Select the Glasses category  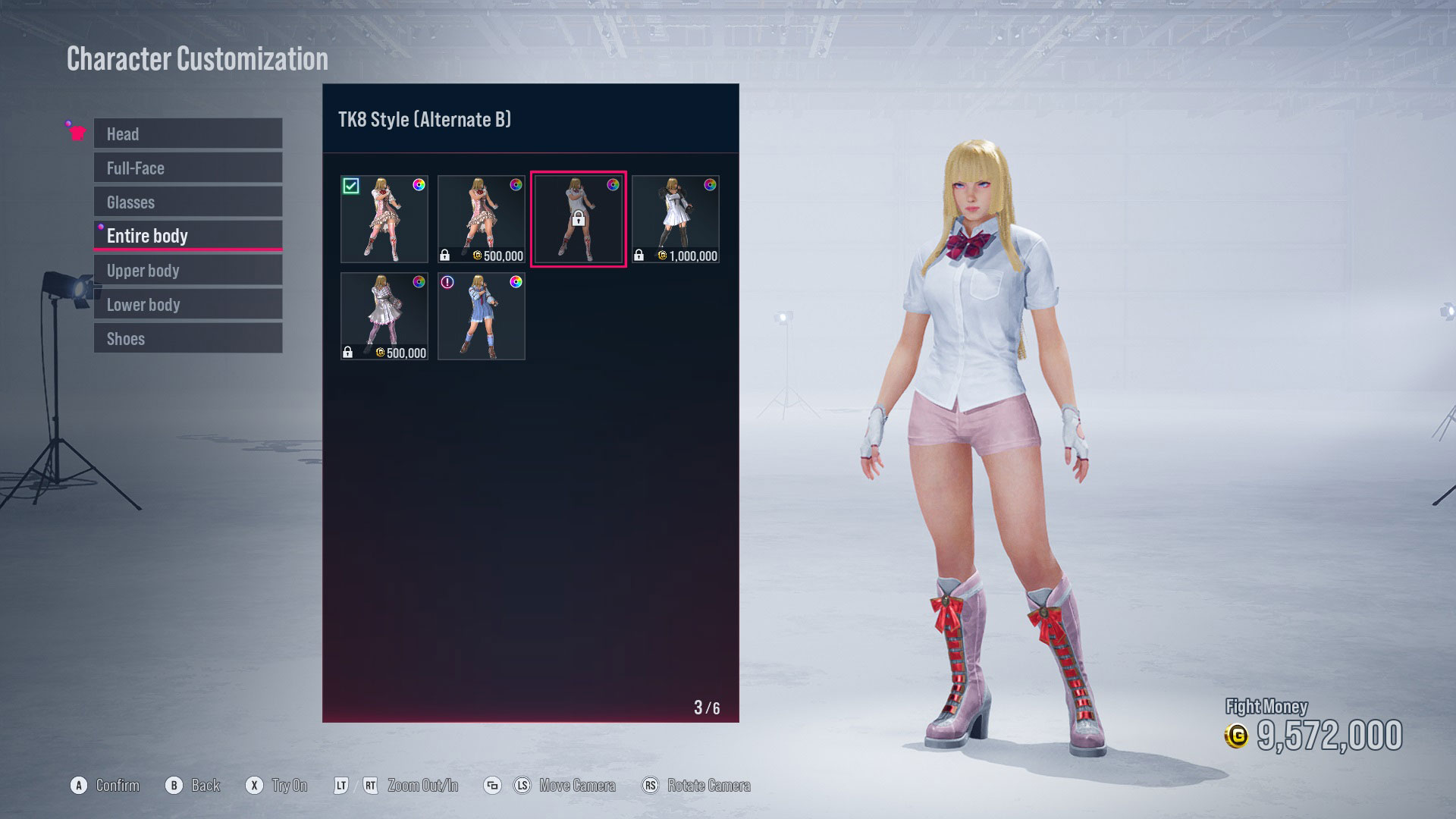(x=187, y=202)
